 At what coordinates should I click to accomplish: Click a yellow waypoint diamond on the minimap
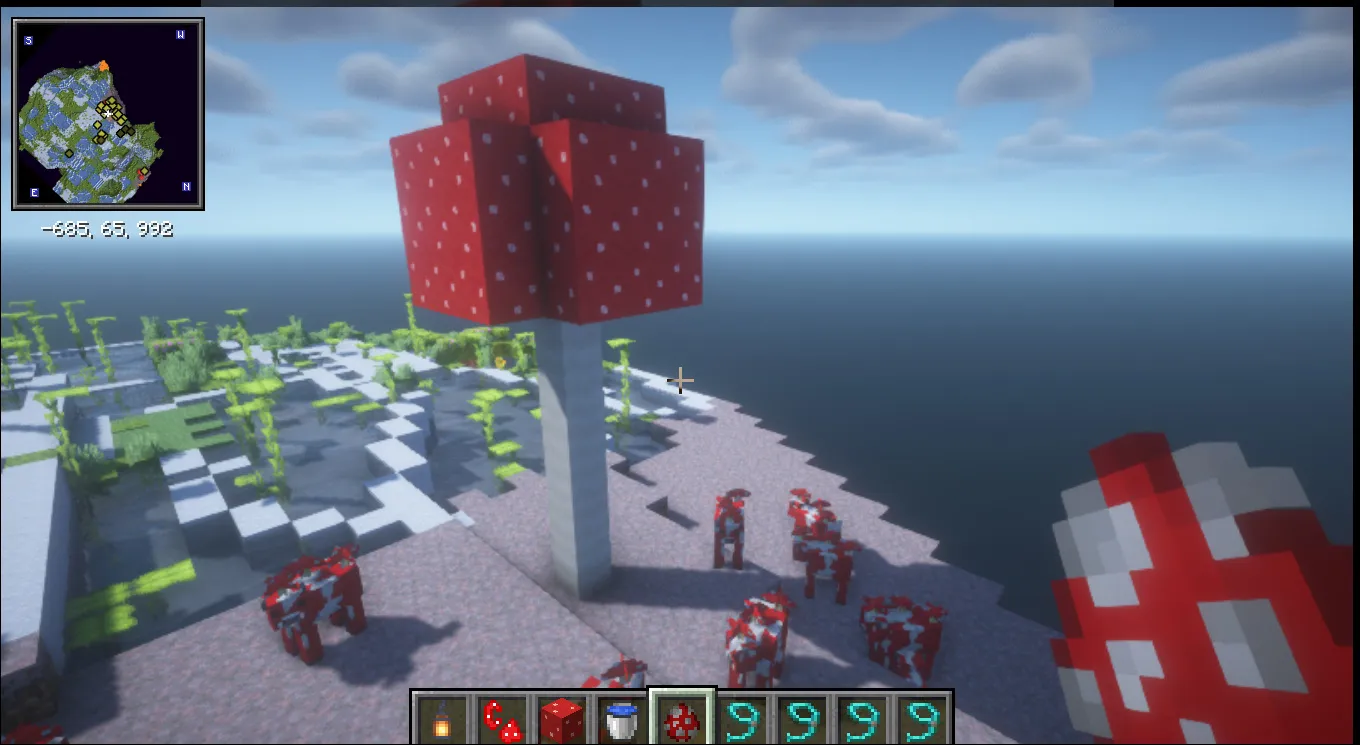click(112, 103)
